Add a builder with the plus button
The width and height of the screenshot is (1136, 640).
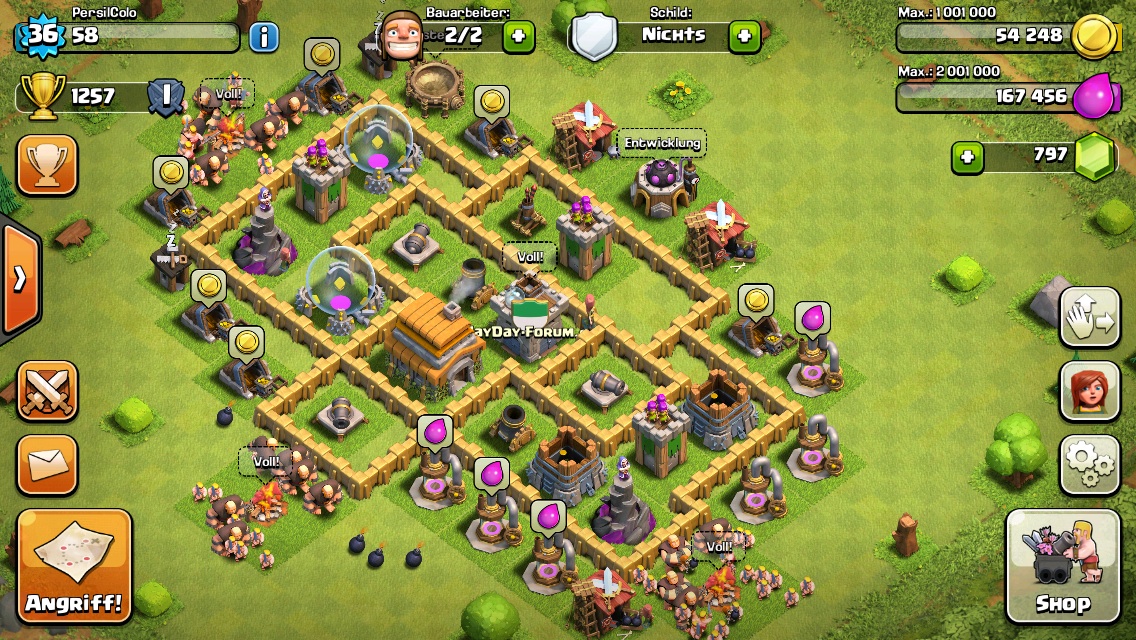tap(518, 37)
